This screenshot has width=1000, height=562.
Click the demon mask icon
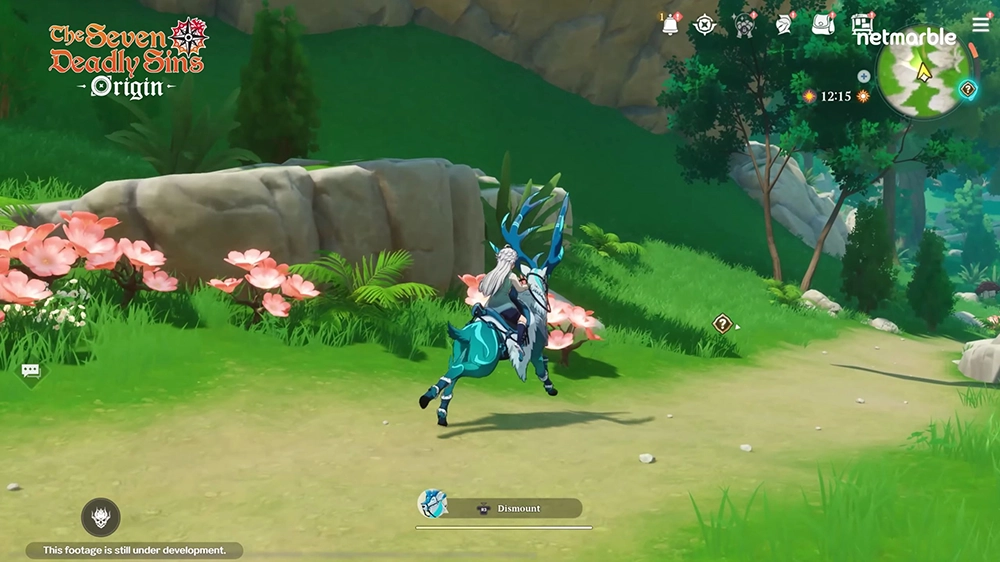point(101,517)
